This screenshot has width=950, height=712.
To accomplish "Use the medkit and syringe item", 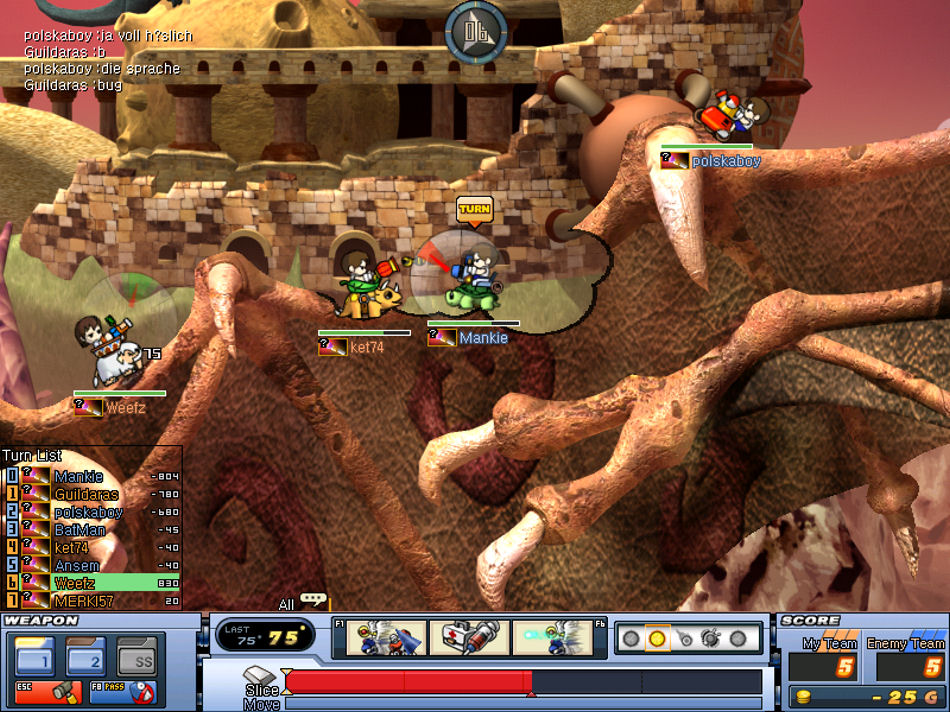I will click(469, 639).
